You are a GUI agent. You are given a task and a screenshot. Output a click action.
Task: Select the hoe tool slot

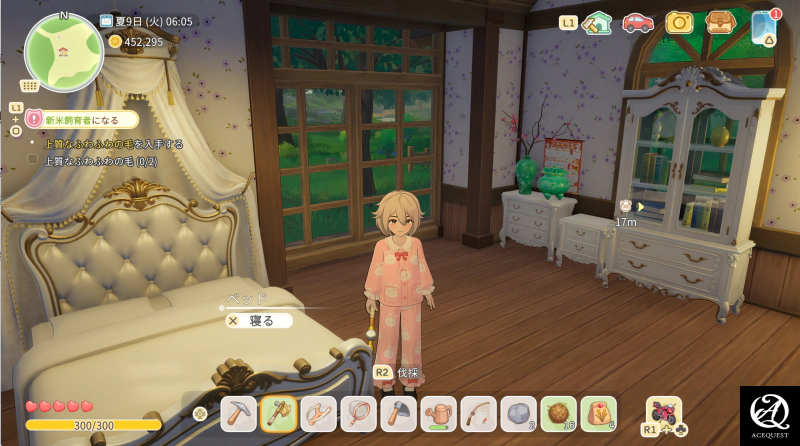pos(397,412)
